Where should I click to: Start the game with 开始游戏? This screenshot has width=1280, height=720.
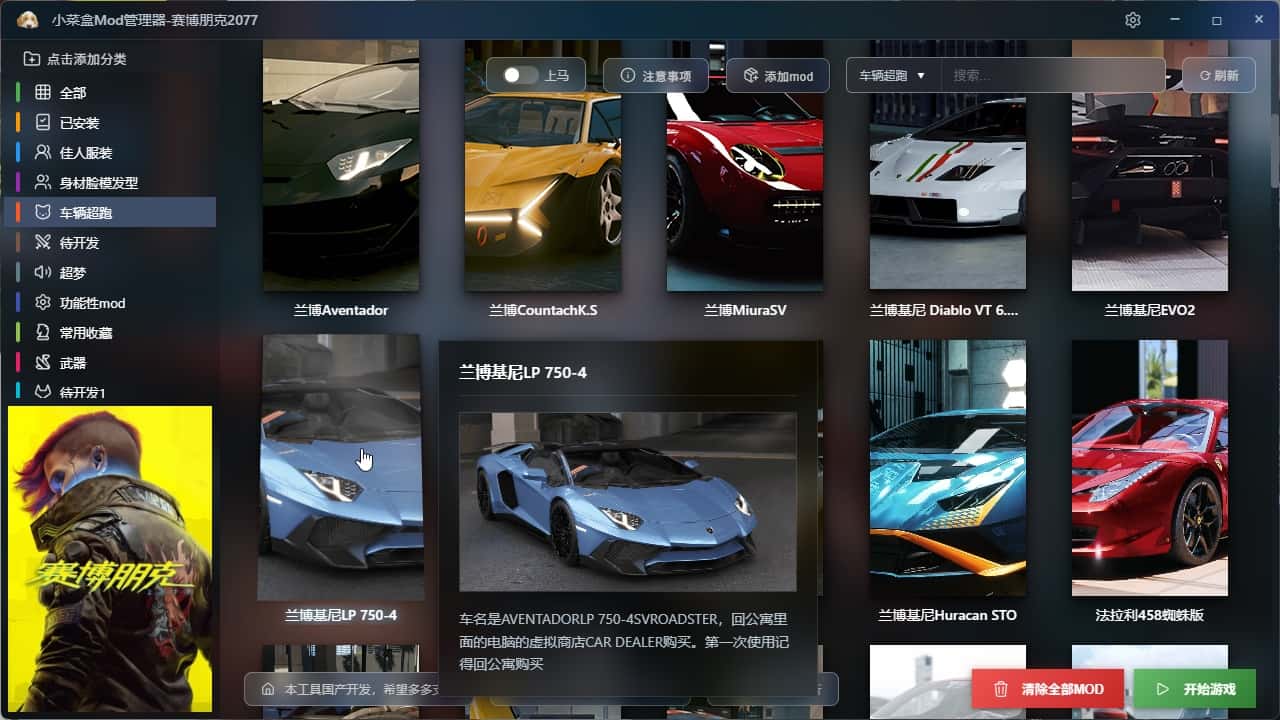[x=1194, y=689]
